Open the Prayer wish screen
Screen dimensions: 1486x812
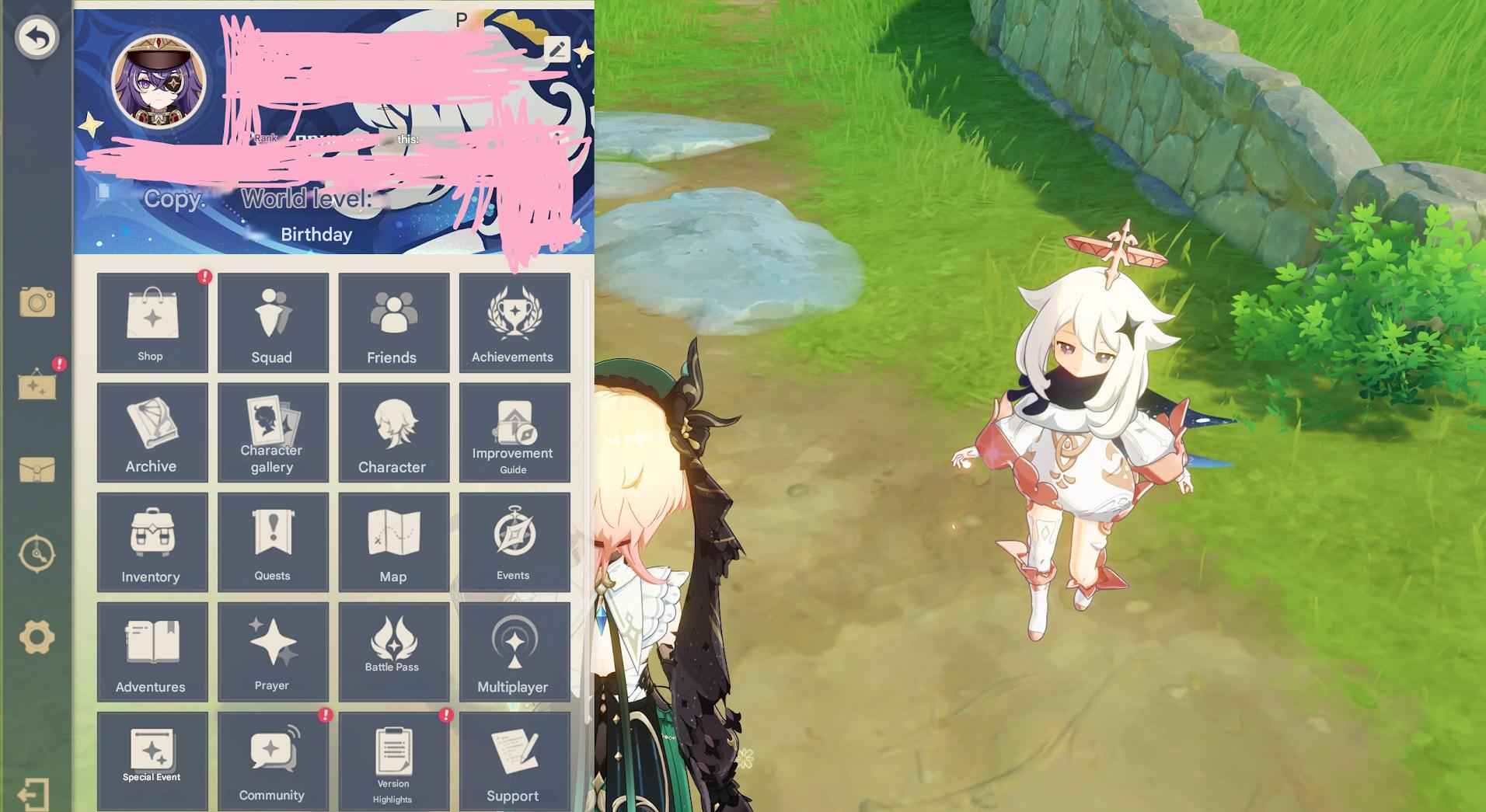click(x=272, y=652)
